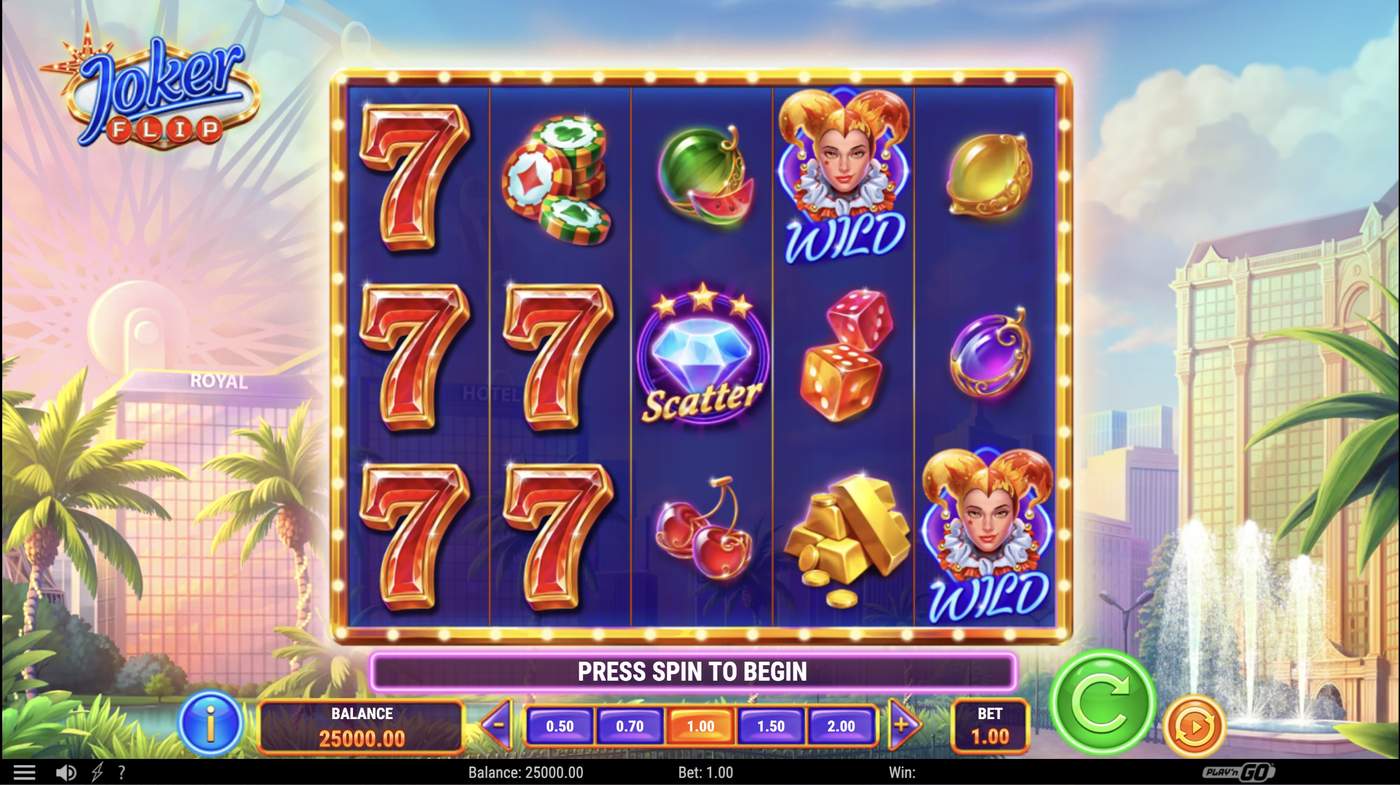Select the 1.00 bet amount
The image size is (1400, 785).
(700, 726)
